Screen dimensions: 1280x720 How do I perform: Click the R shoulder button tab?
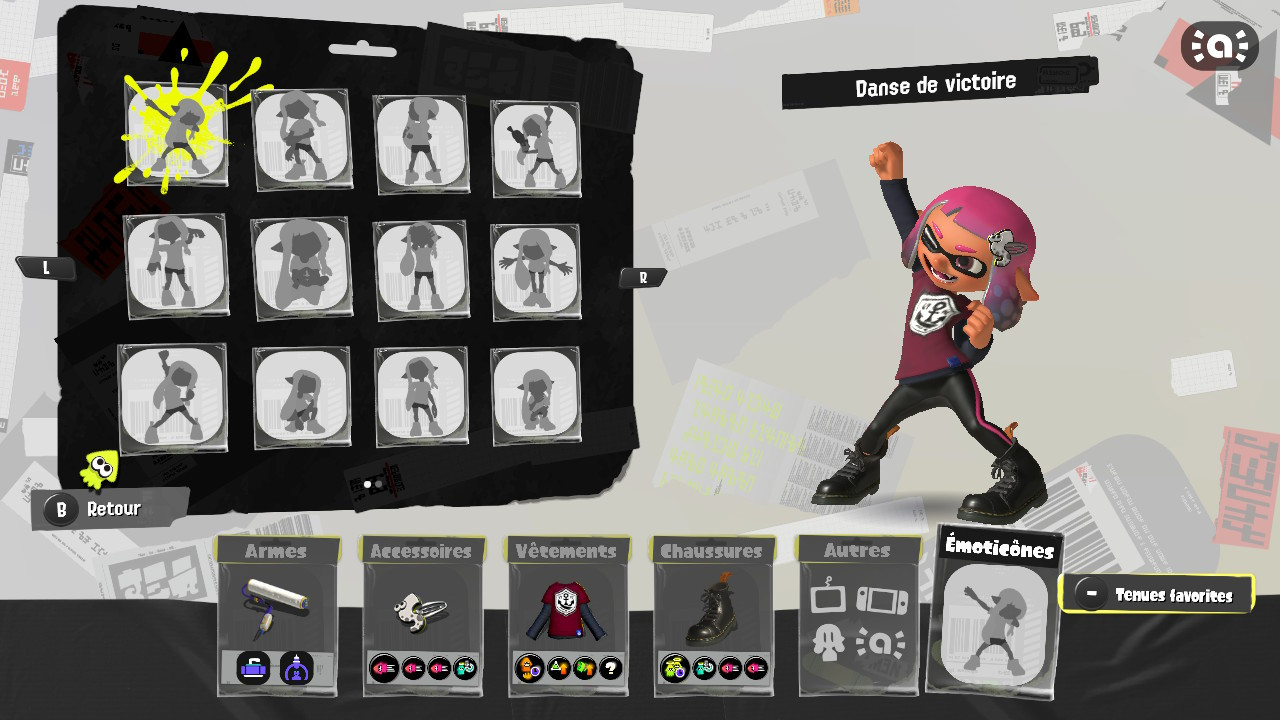tap(643, 277)
